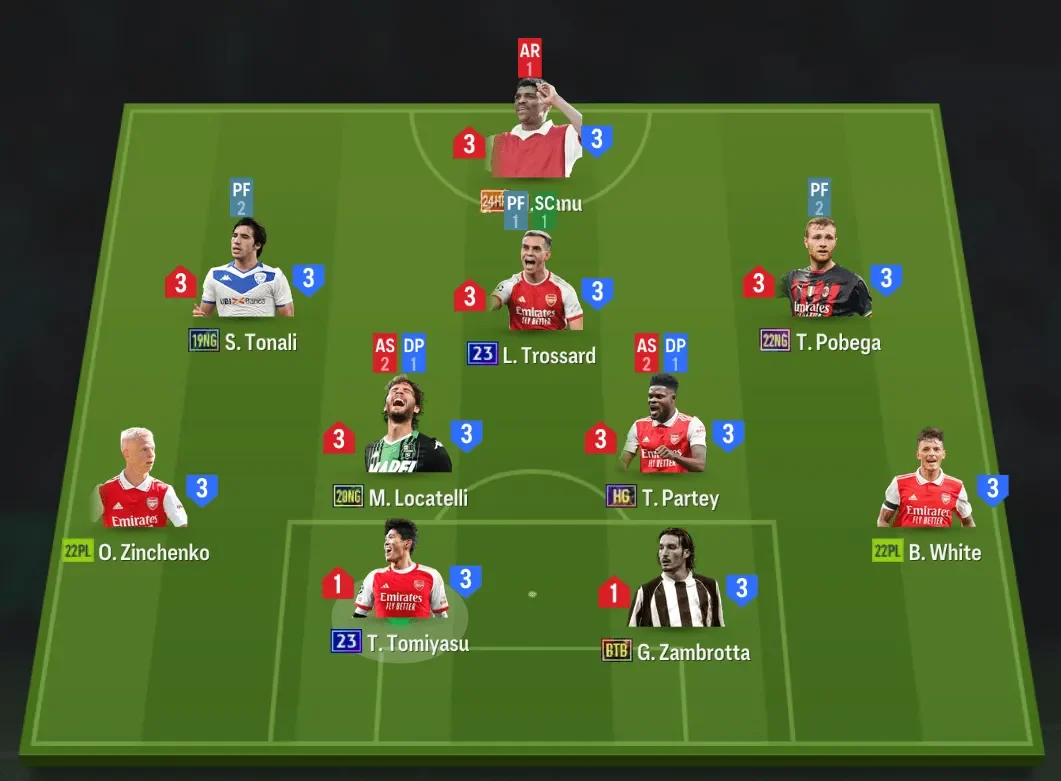The height and width of the screenshot is (781, 1061).
Task: Pick G. Zambrotta's player card
Action: [675, 585]
